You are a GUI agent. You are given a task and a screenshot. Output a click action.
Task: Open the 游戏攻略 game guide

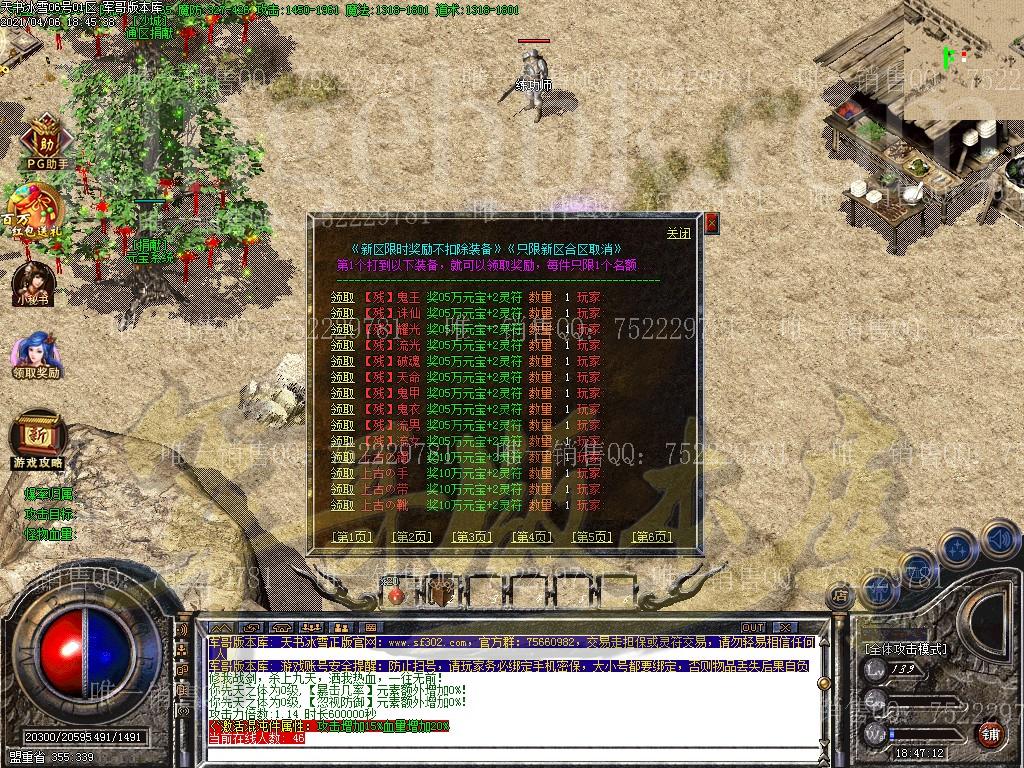pos(38,440)
